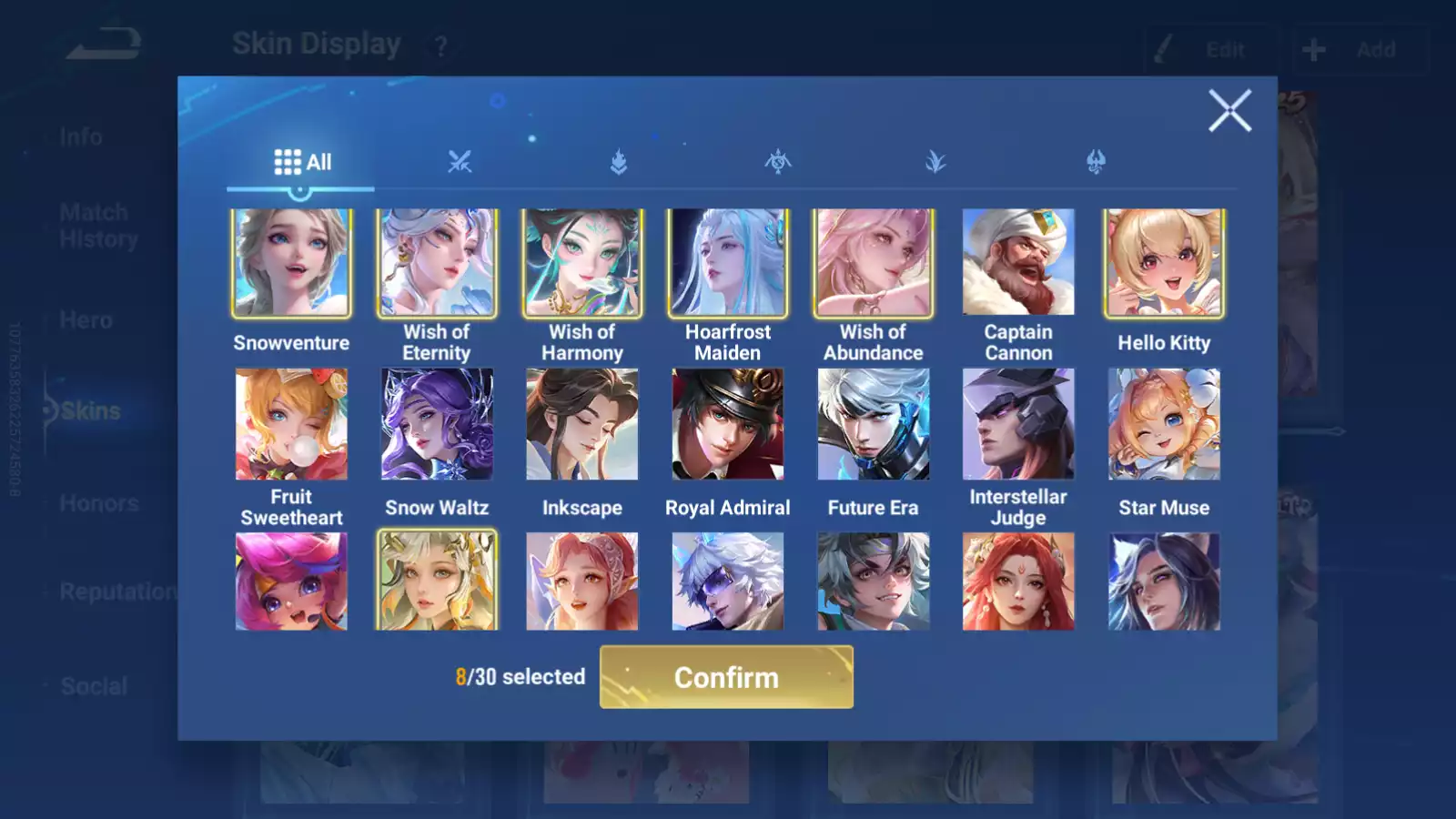Select the Snowventure skin
The image size is (1456, 819).
click(291, 263)
